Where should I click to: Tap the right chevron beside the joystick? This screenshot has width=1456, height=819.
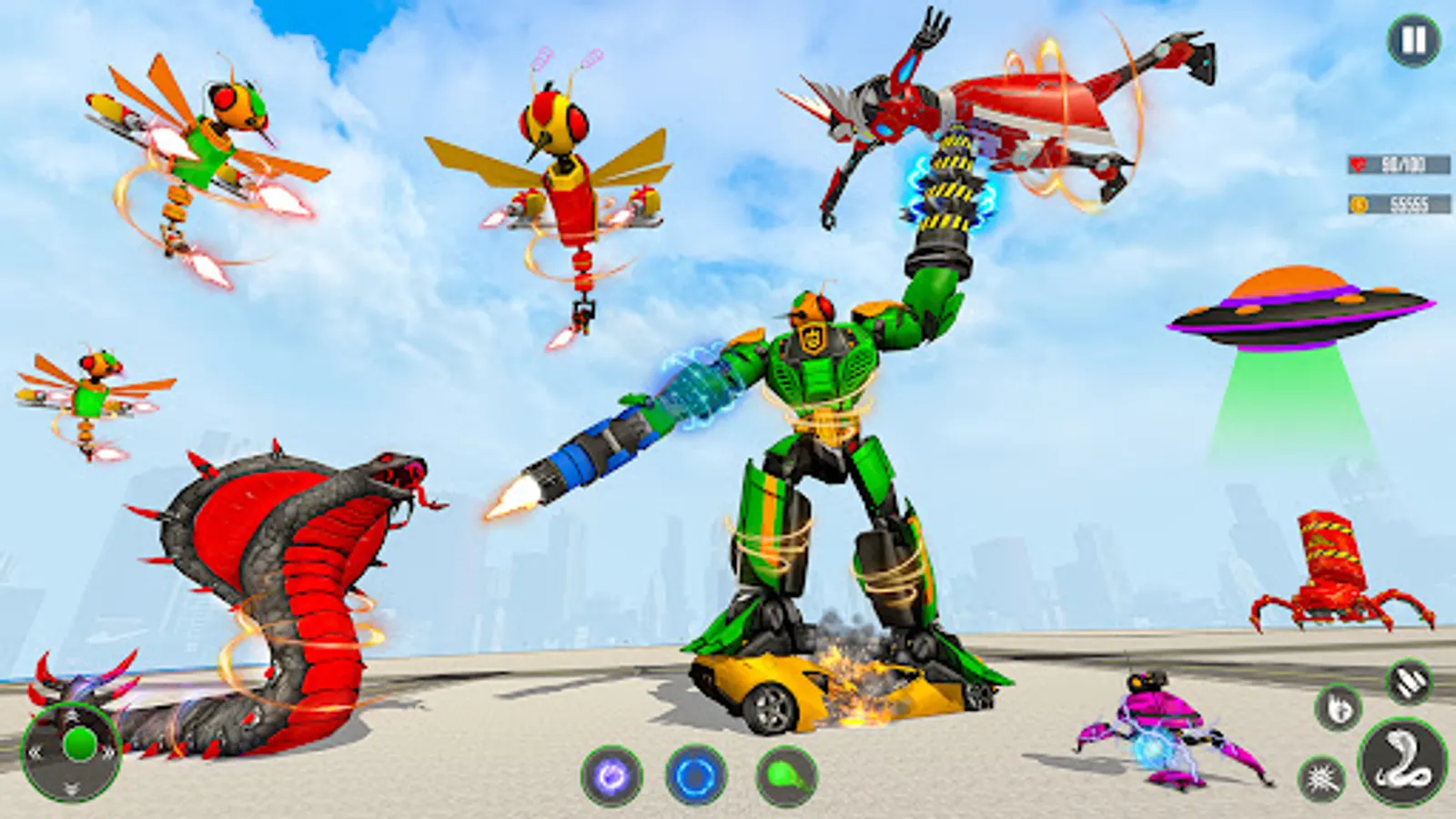108,752
